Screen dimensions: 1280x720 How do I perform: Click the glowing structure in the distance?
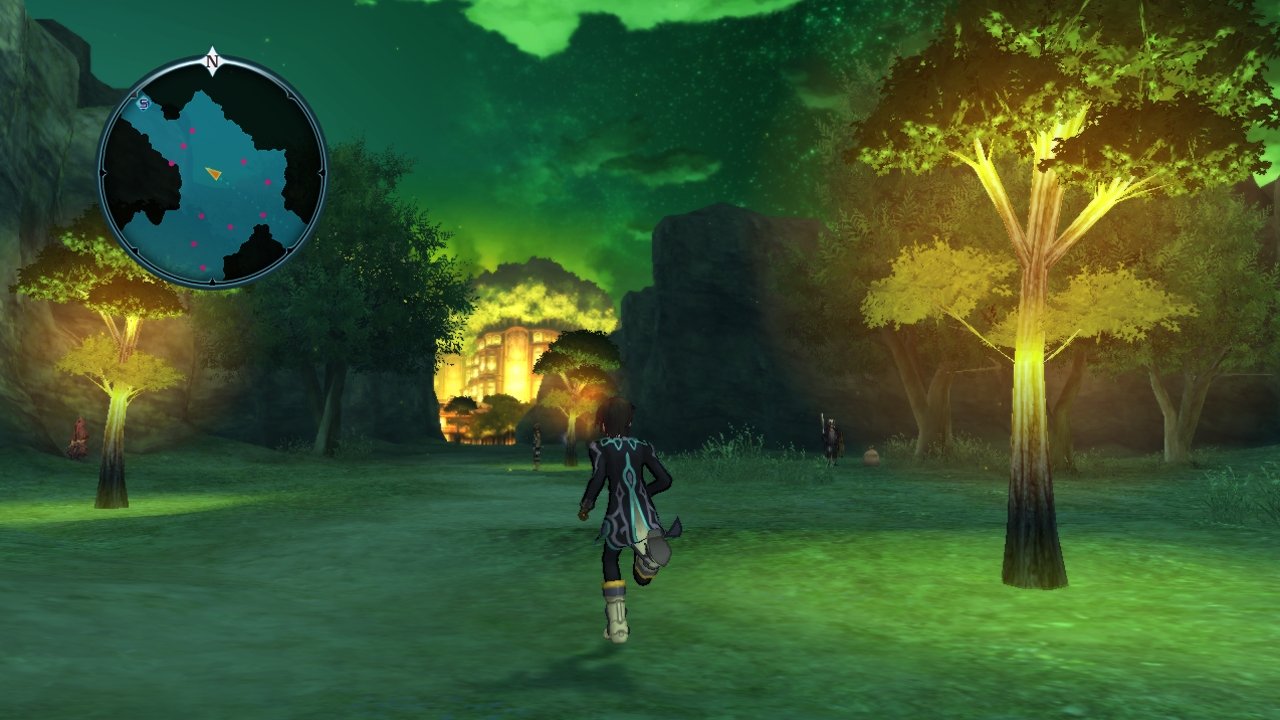click(500, 360)
